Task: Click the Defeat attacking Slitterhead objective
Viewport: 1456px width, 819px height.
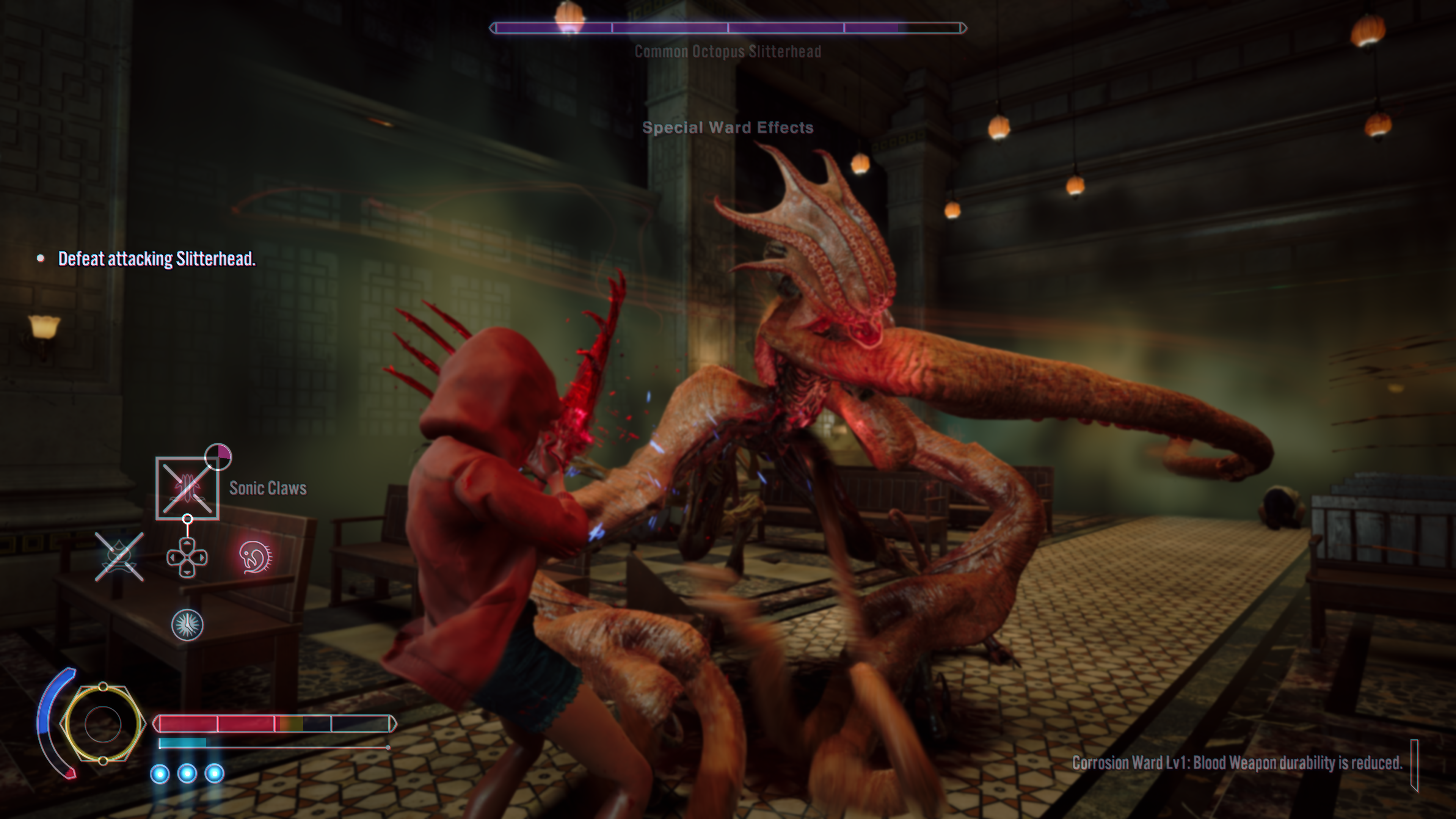Action: pos(157,259)
